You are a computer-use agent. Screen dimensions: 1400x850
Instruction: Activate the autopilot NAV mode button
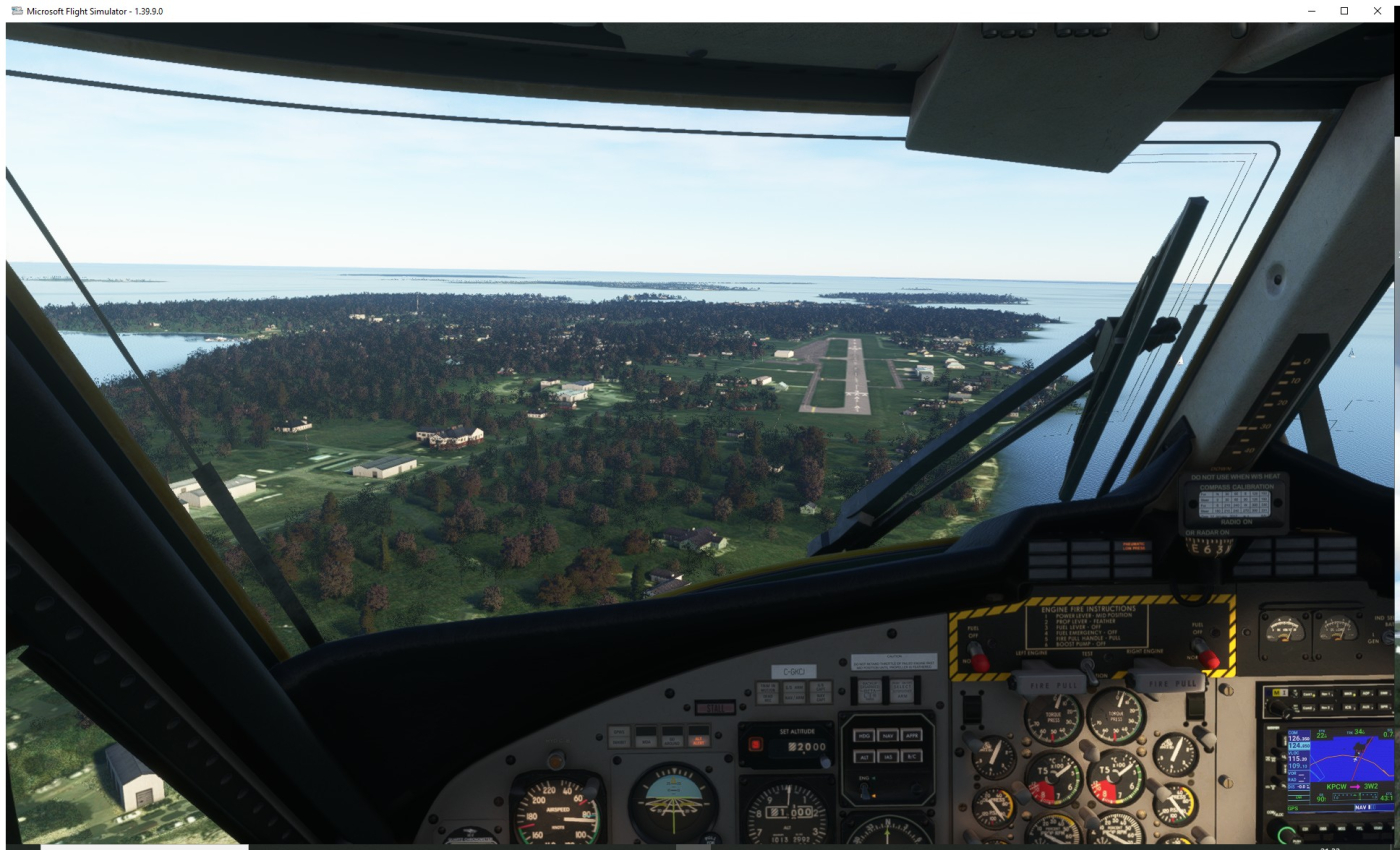point(888,735)
